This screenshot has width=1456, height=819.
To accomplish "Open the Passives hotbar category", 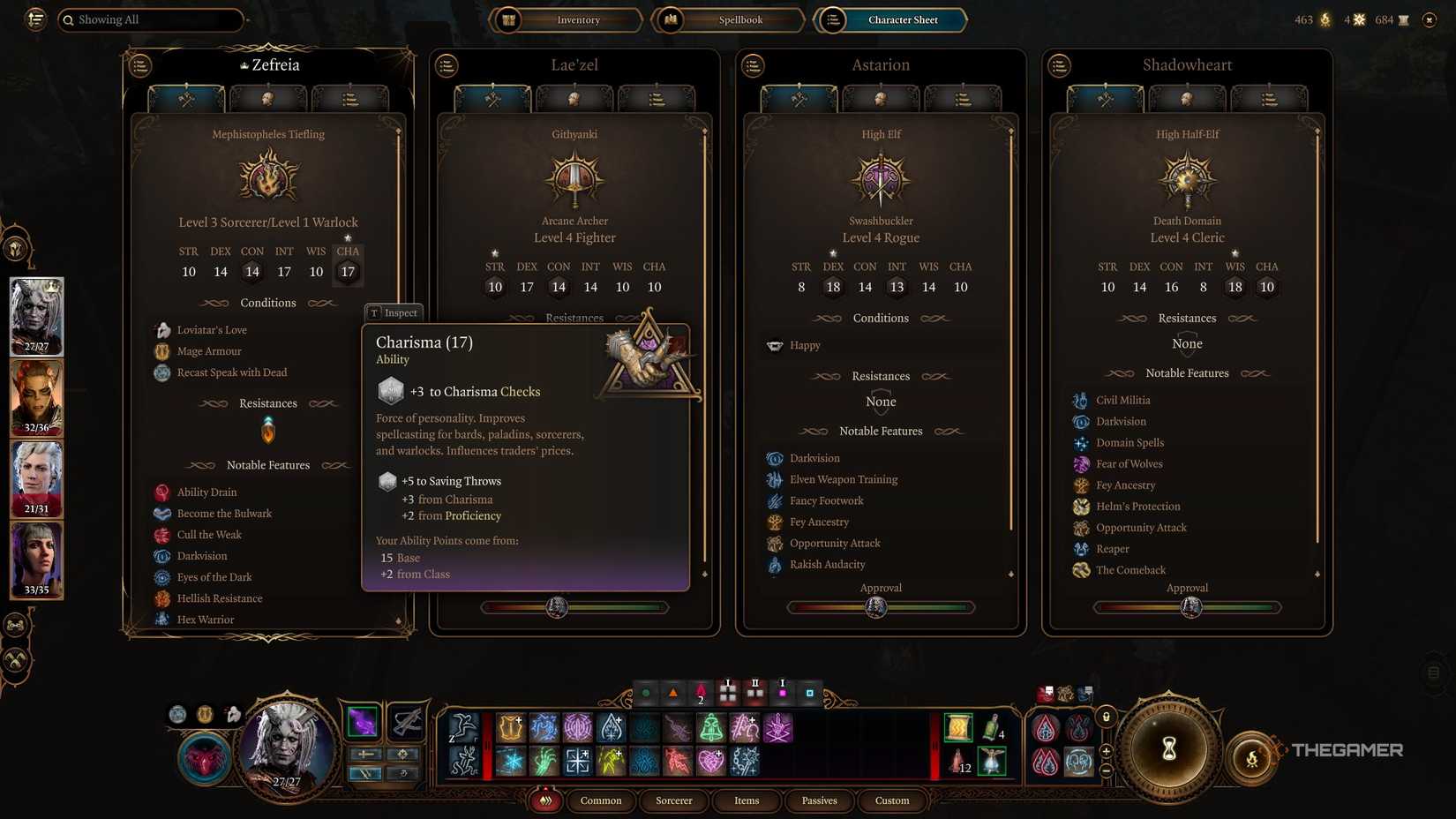I will point(819,800).
